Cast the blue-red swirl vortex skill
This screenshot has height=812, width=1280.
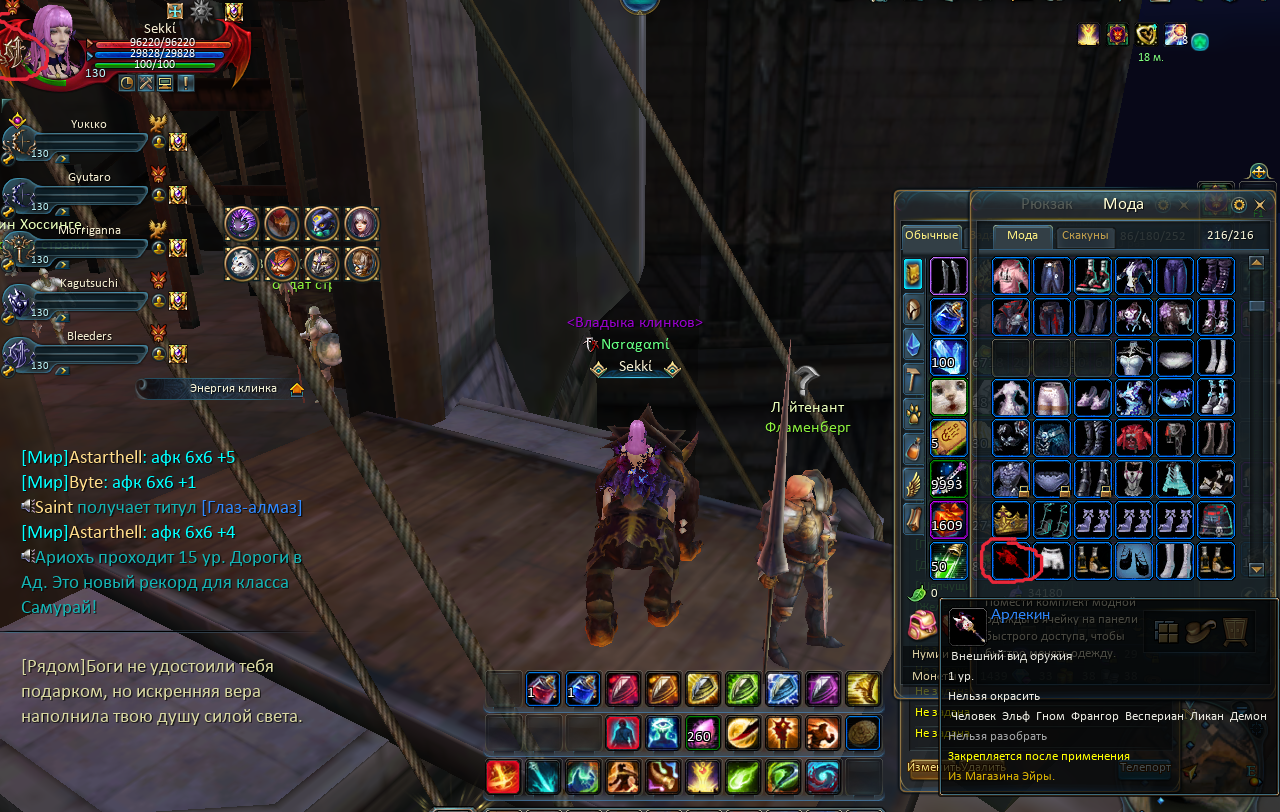click(822, 777)
